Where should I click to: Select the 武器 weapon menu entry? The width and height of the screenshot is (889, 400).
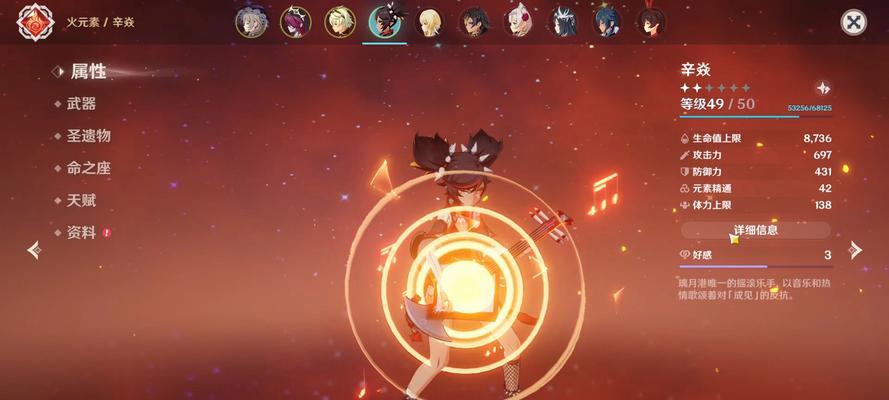click(x=81, y=104)
